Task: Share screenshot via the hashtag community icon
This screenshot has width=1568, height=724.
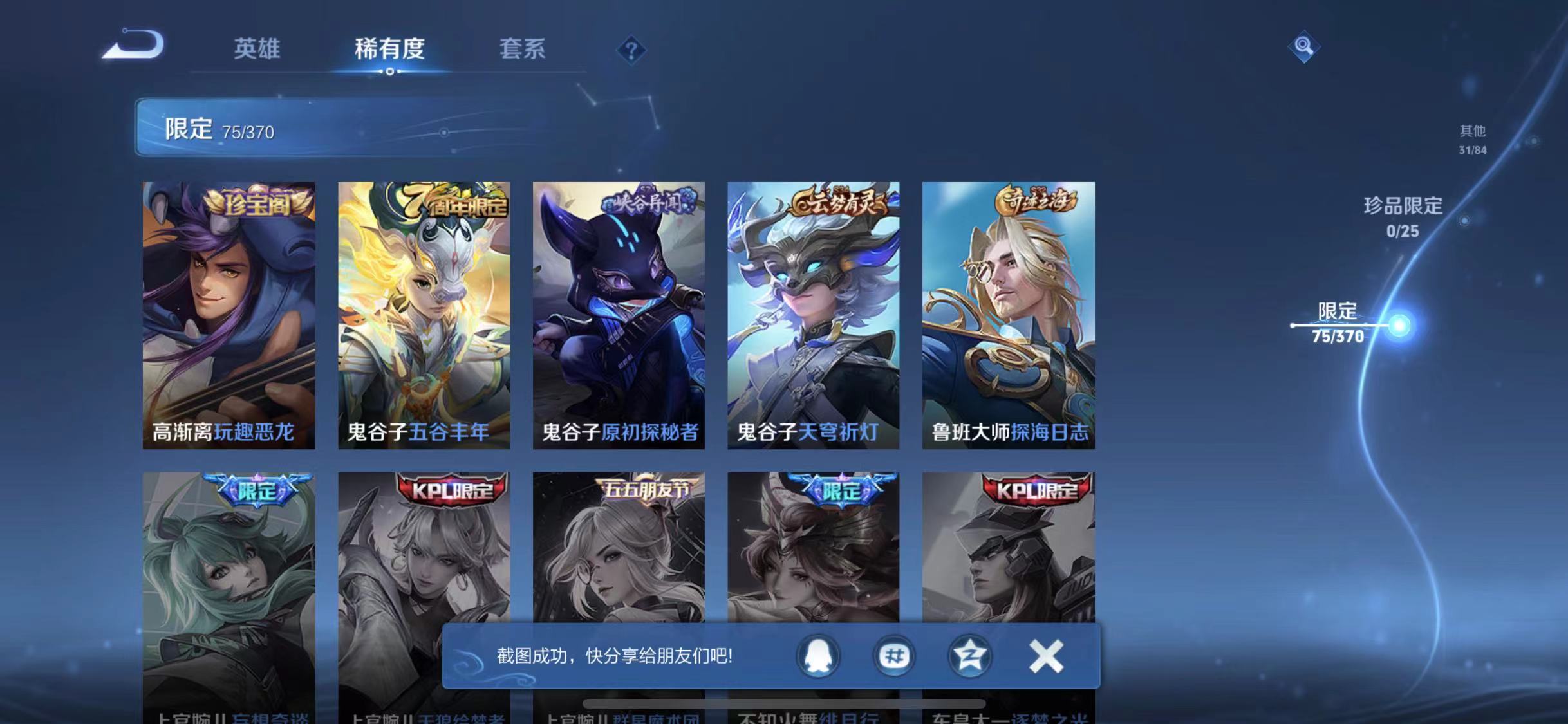Action: pos(894,656)
